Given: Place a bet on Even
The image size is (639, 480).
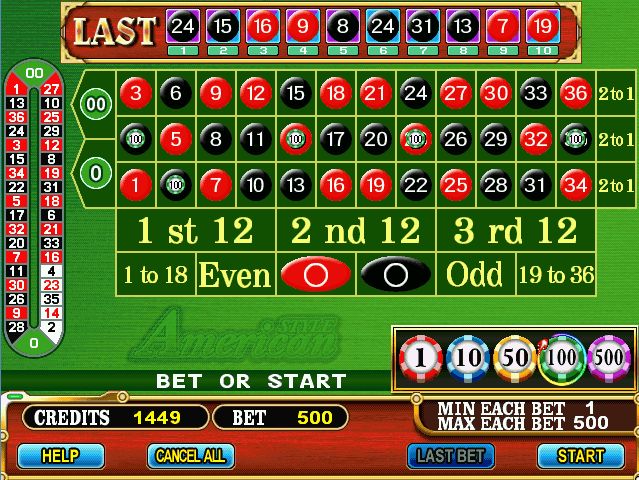Looking at the screenshot, I should [235, 273].
